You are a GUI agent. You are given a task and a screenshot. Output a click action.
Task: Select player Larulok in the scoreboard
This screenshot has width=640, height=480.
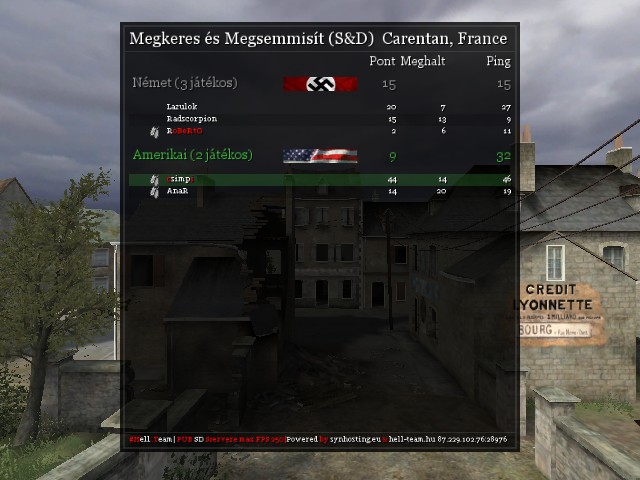coord(183,107)
